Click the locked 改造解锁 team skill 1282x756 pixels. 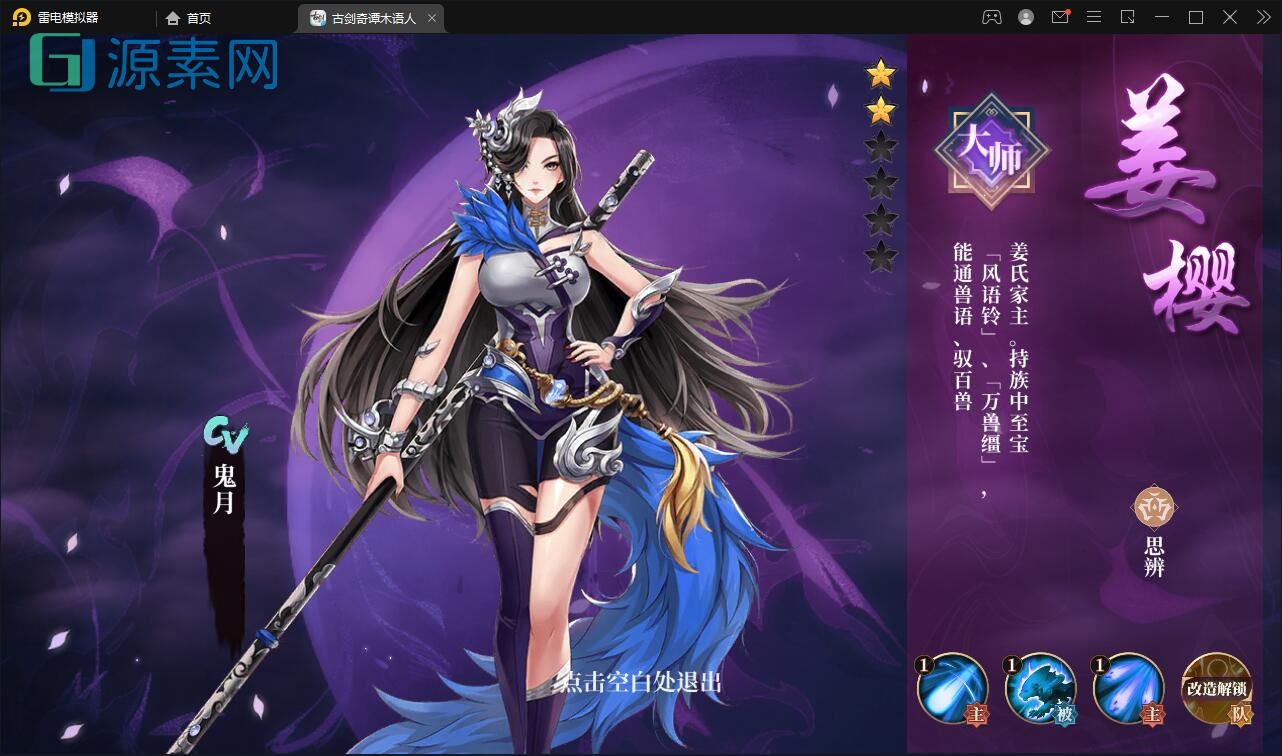coord(1215,690)
